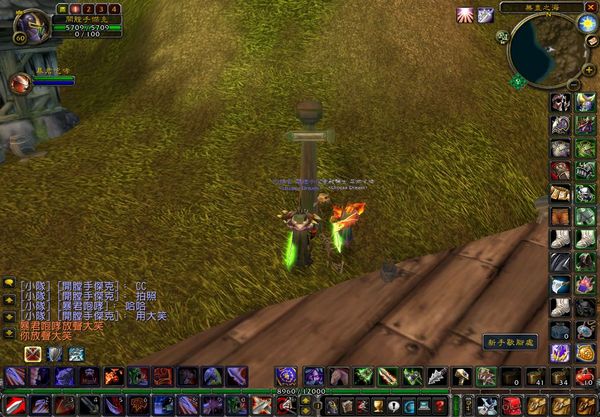Click the experience bar showing 8960/12000
600x417 pixels.
point(300,391)
